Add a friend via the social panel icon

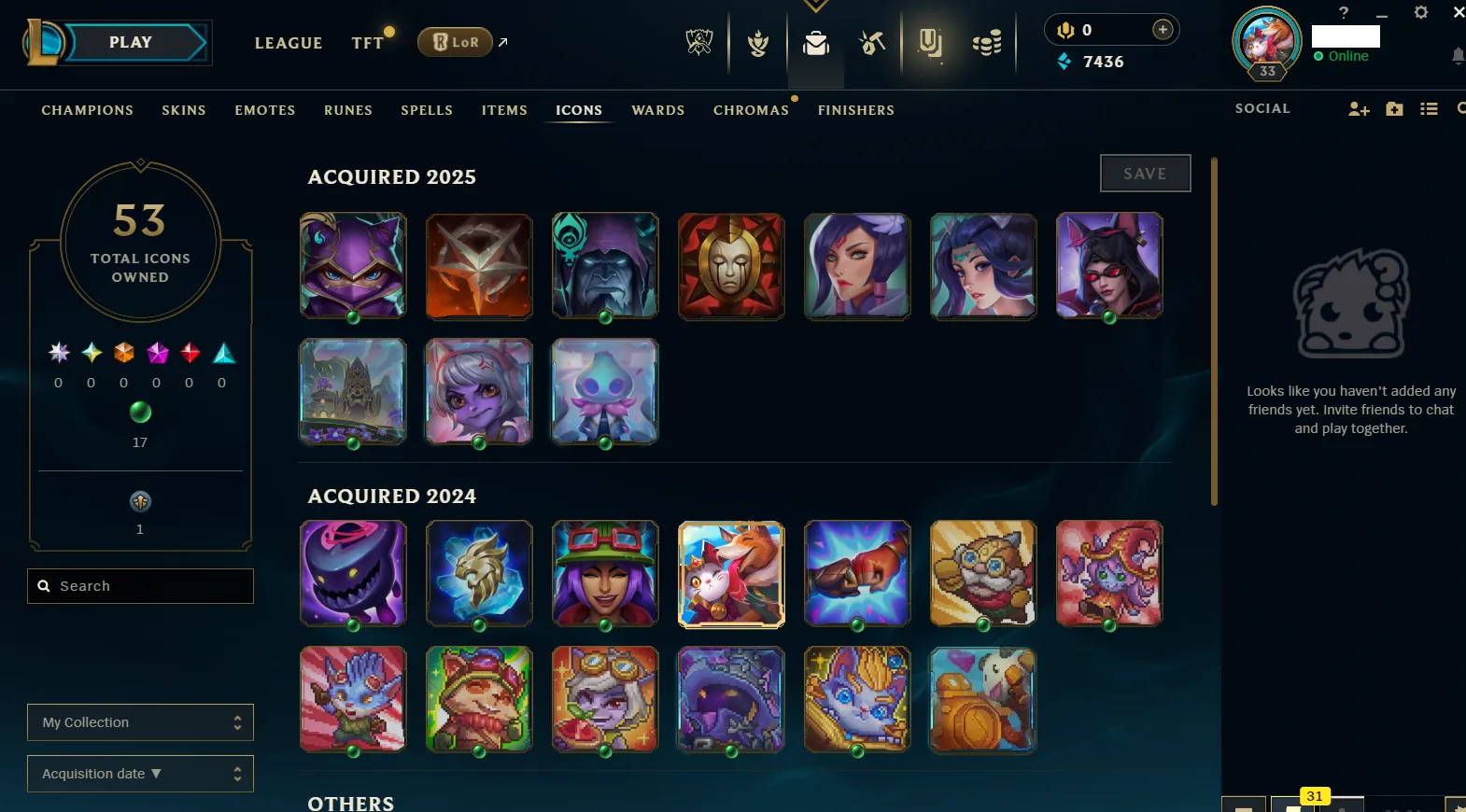click(x=1358, y=109)
